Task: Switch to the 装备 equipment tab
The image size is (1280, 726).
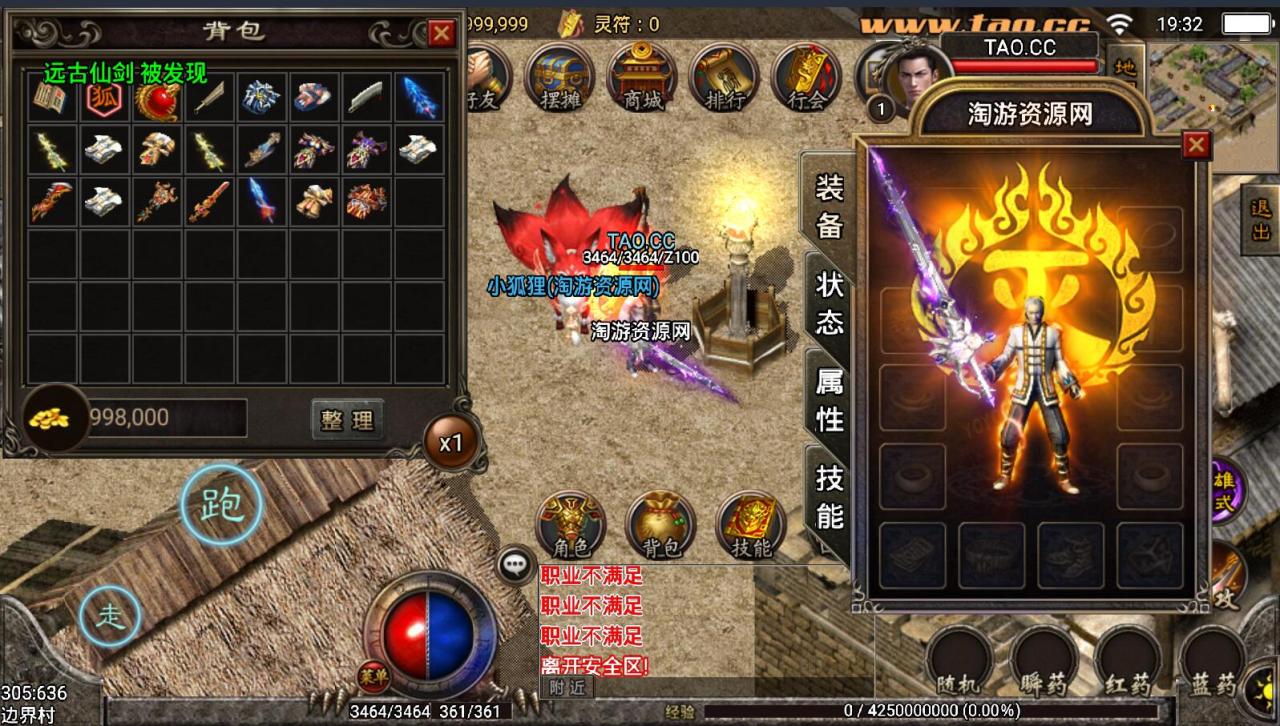Action: tap(830, 207)
